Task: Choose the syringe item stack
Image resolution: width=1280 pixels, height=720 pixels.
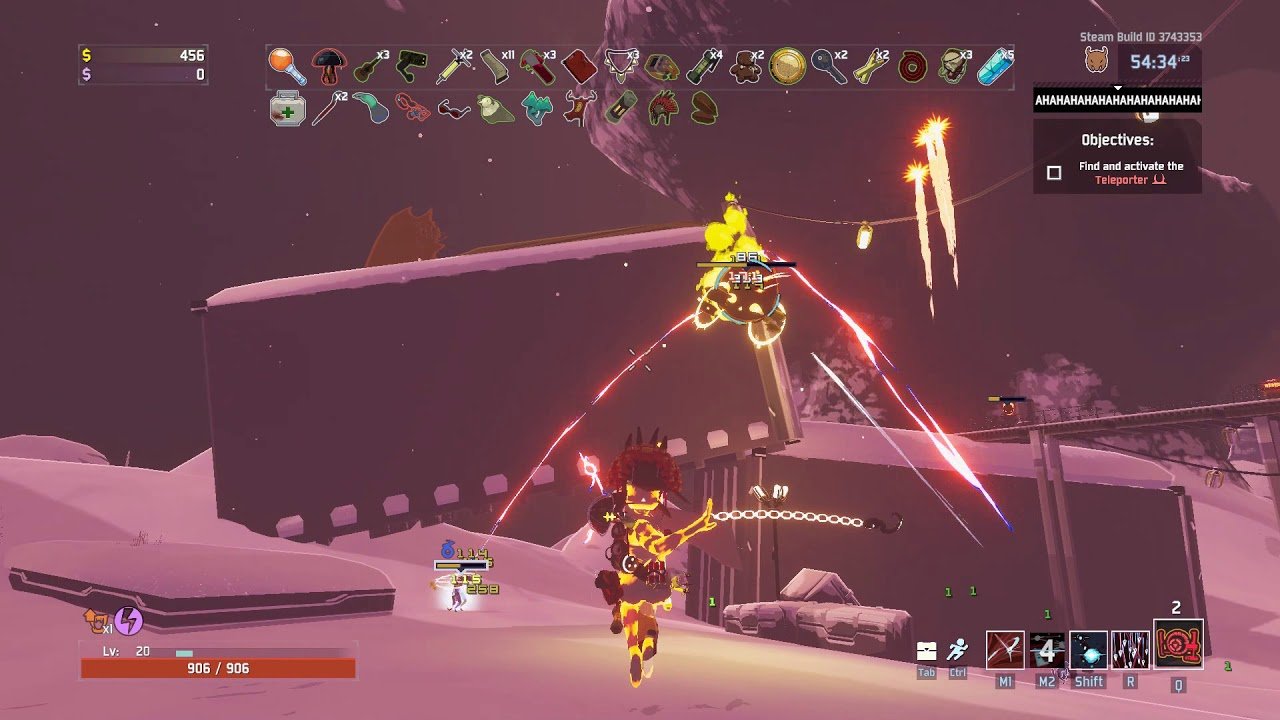Action: [455, 67]
